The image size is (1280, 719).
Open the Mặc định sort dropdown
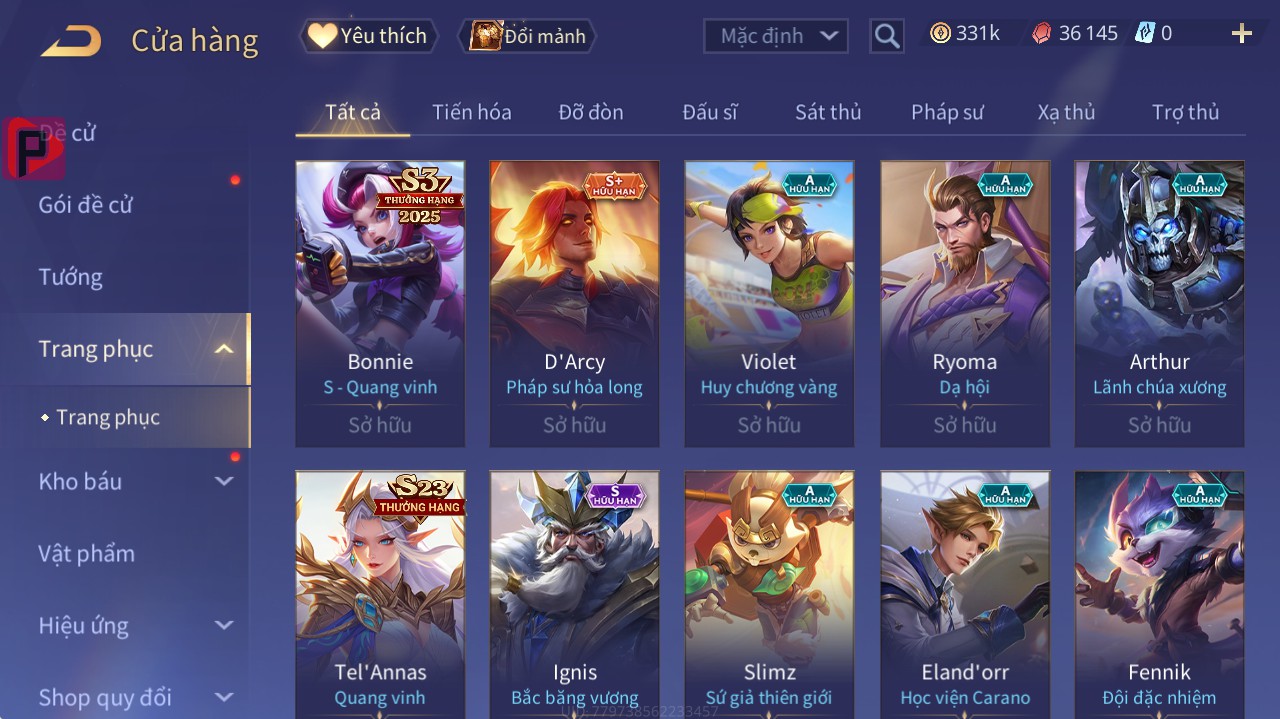(775, 36)
